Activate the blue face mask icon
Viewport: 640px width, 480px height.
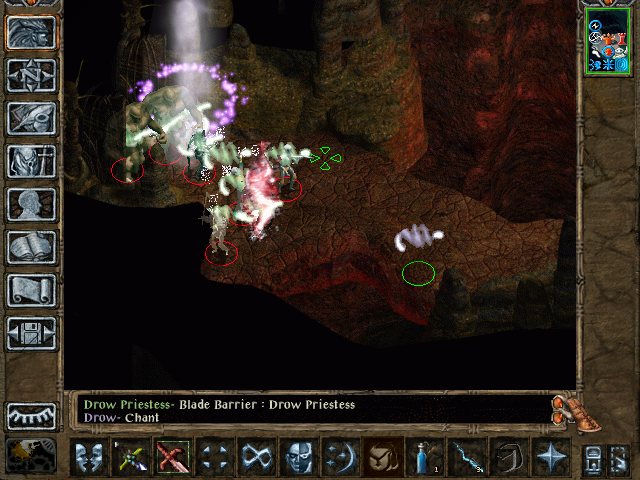pyautogui.click(x=298, y=457)
